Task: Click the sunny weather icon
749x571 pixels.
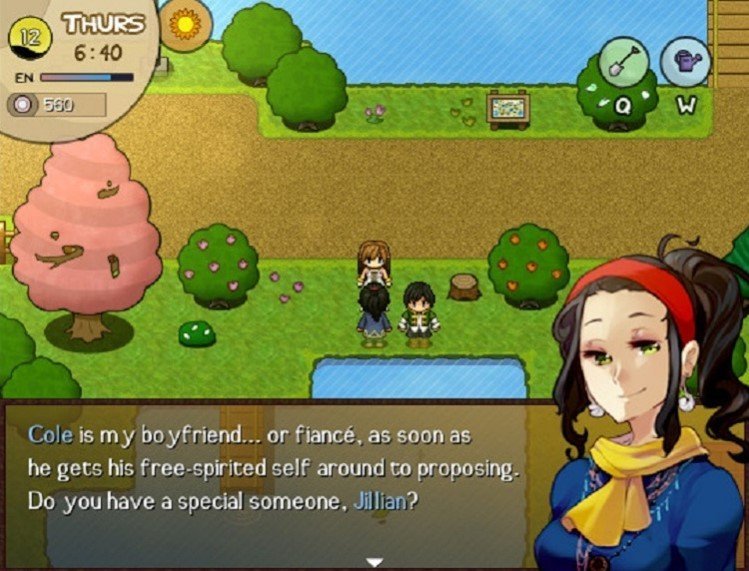Action: 186,23
